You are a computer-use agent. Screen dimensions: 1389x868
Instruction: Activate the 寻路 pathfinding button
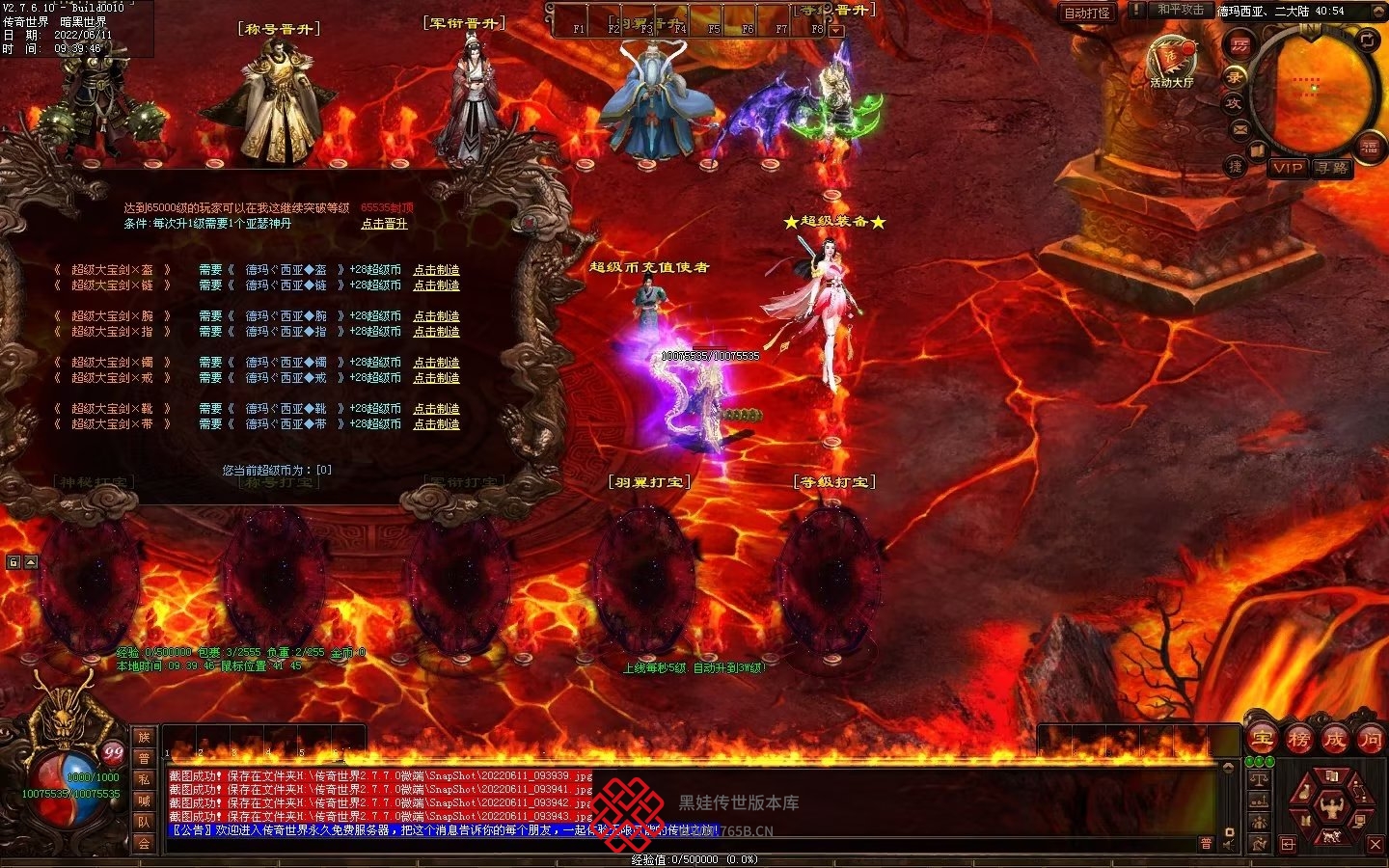pos(1332,168)
